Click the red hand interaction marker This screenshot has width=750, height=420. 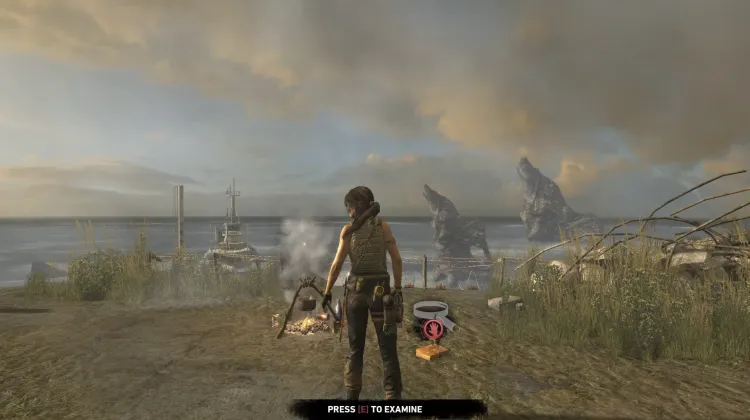[433, 329]
